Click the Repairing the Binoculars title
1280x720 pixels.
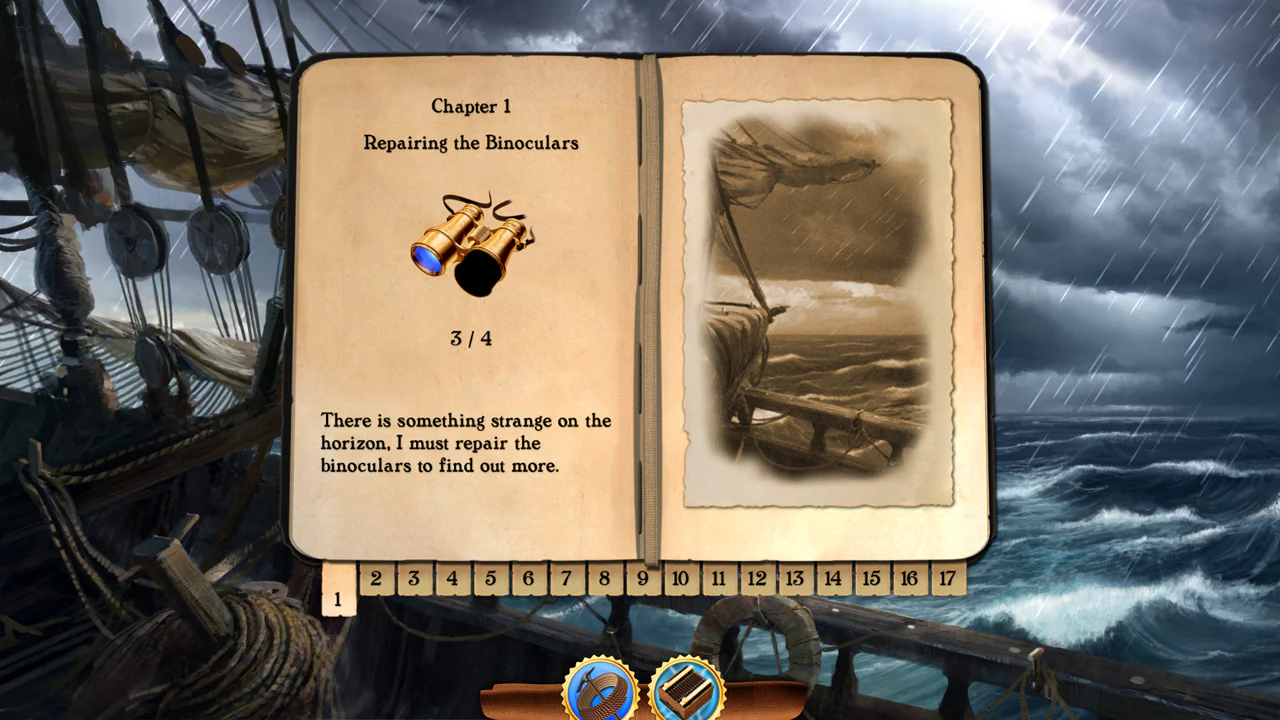tap(470, 142)
